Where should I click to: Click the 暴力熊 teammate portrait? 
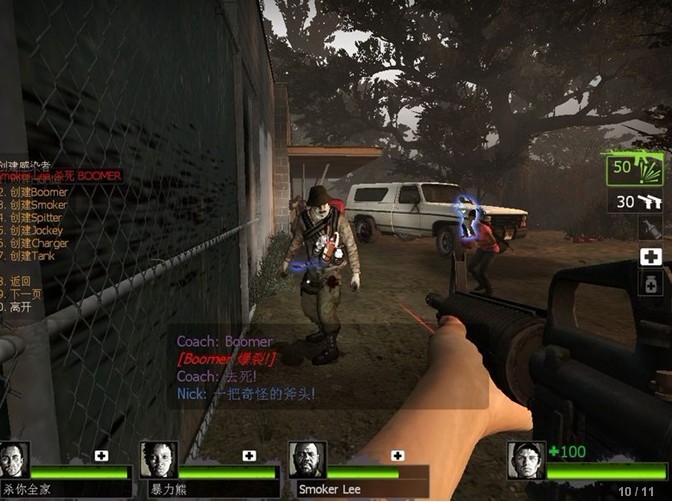(x=158, y=460)
